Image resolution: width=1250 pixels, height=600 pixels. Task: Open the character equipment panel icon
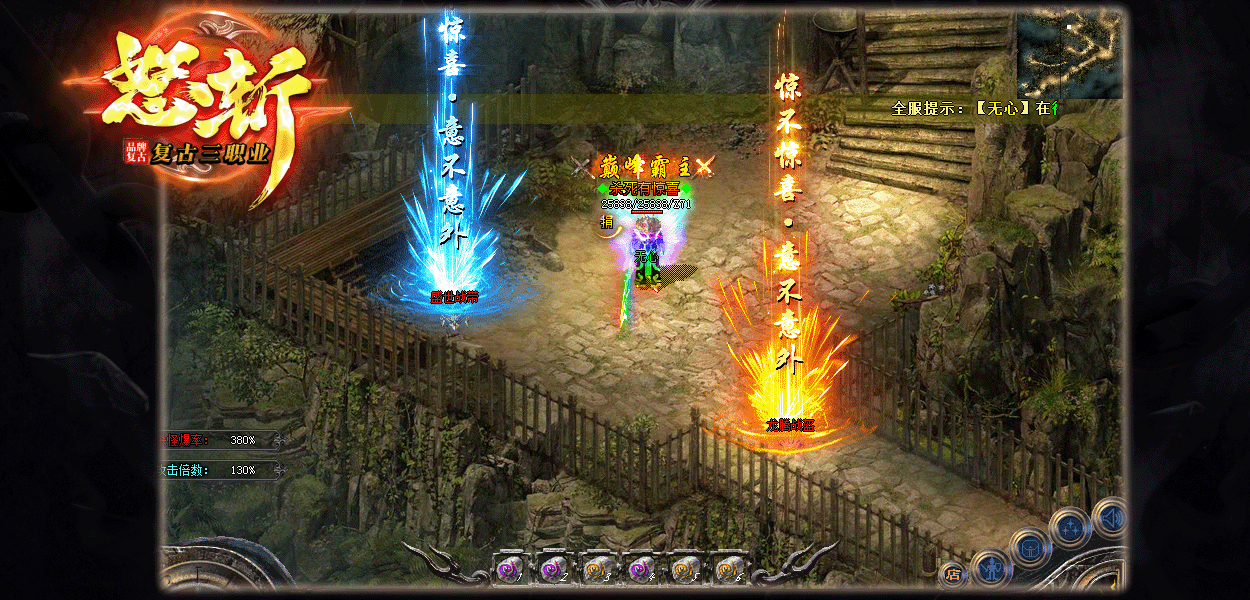[991, 569]
